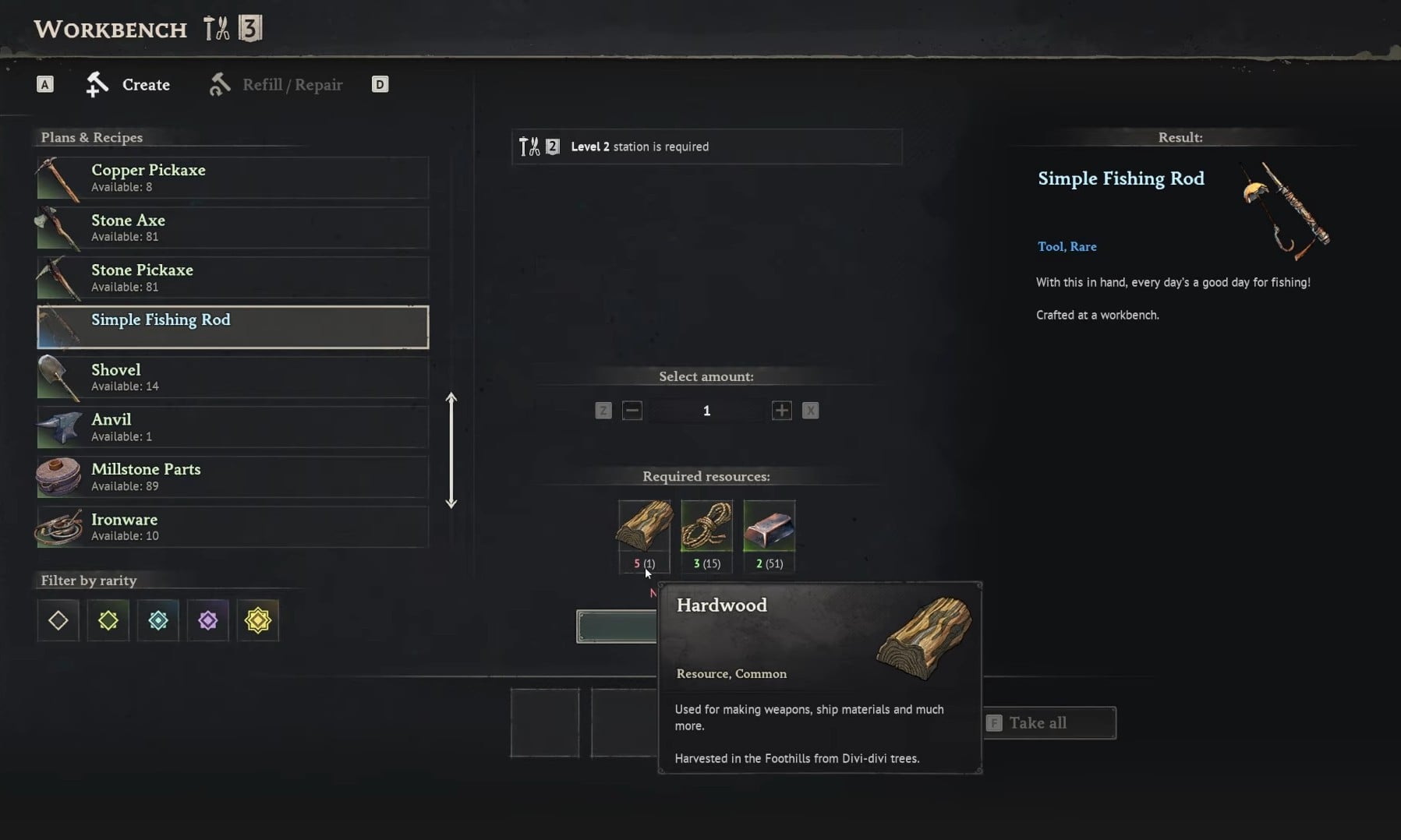
Task: Open the Refill / Repair tab
Action: (x=277, y=84)
